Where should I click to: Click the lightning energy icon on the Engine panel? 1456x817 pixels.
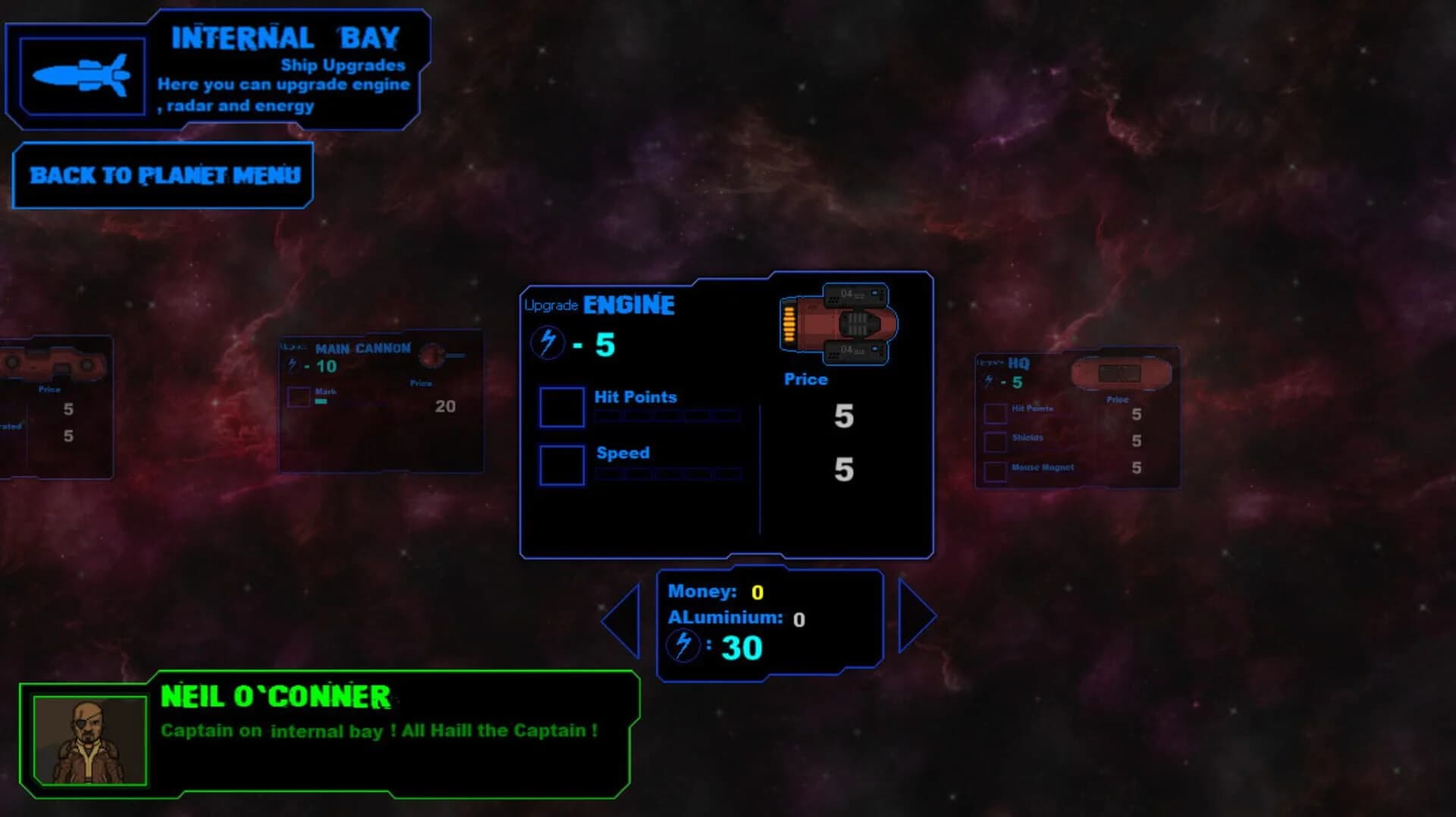pos(548,341)
